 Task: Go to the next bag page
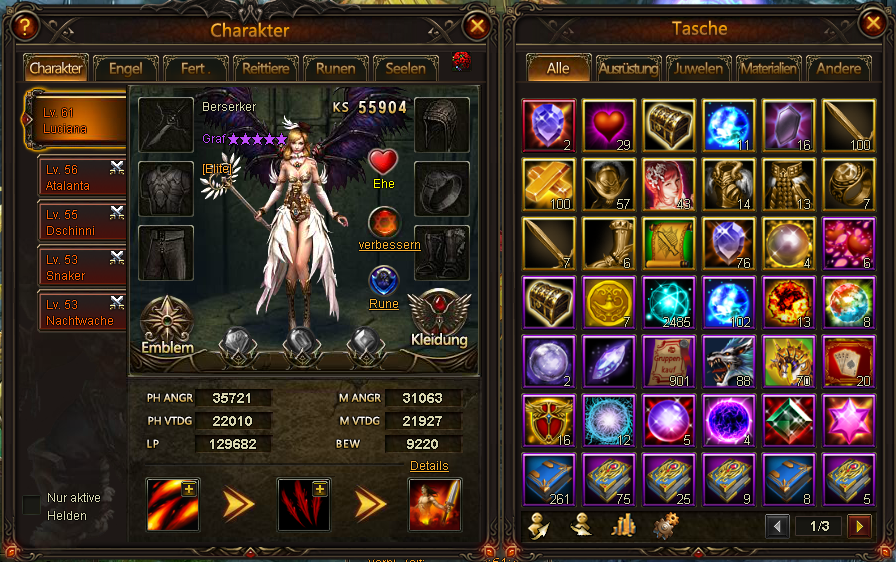pos(858,526)
